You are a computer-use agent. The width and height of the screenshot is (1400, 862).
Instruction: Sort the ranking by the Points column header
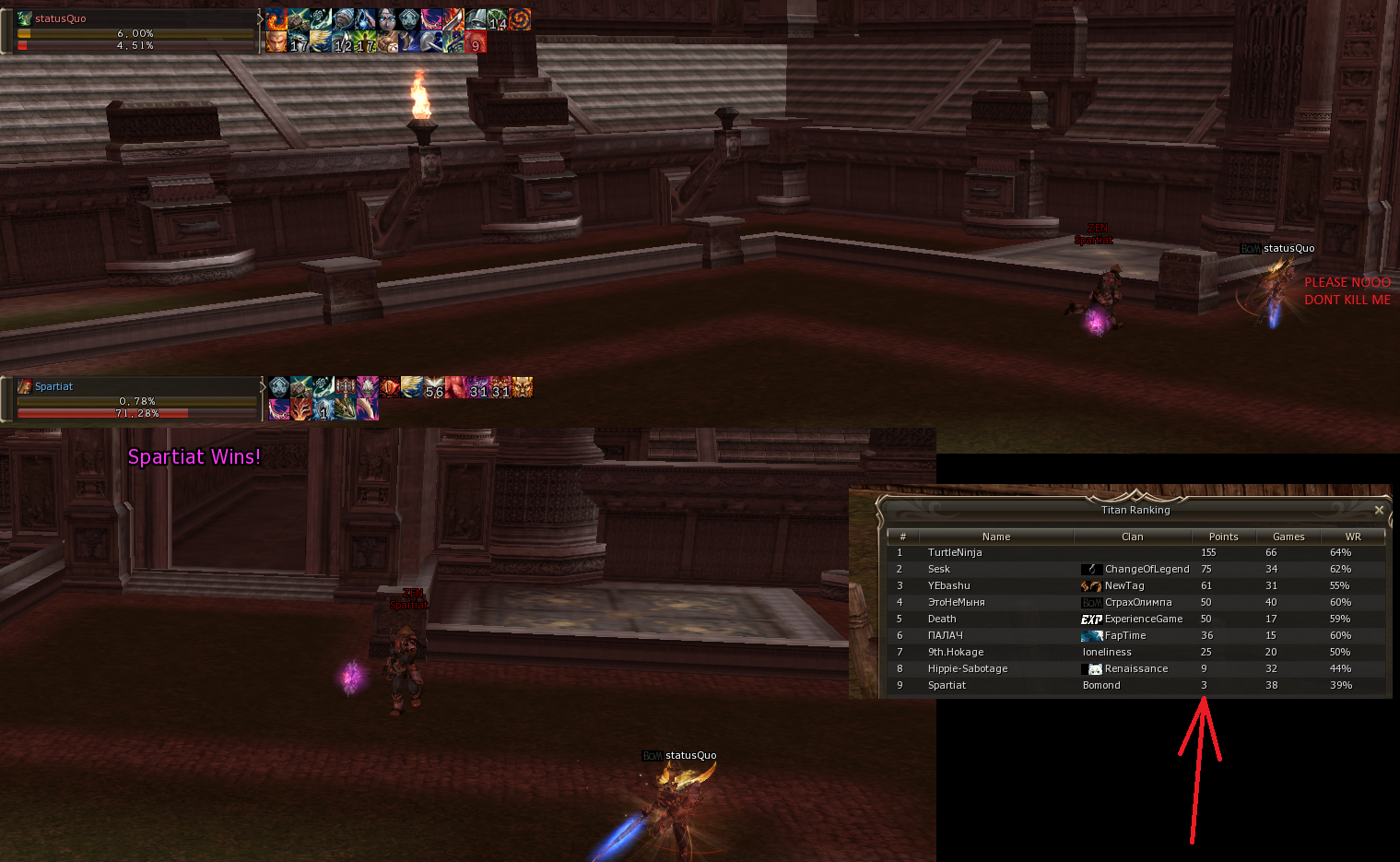(x=1223, y=536)
